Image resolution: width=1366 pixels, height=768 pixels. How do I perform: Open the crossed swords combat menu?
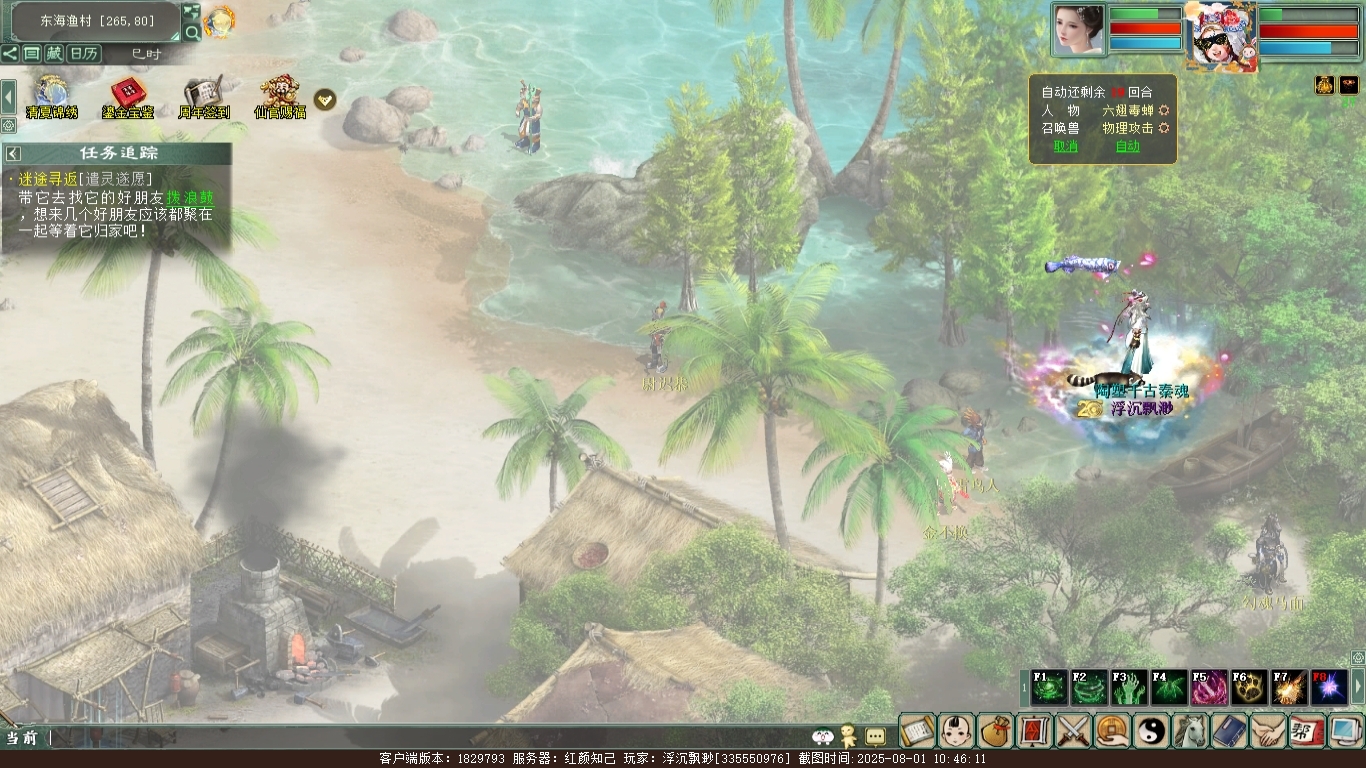pyautogui.click(x=1074, y=731)
